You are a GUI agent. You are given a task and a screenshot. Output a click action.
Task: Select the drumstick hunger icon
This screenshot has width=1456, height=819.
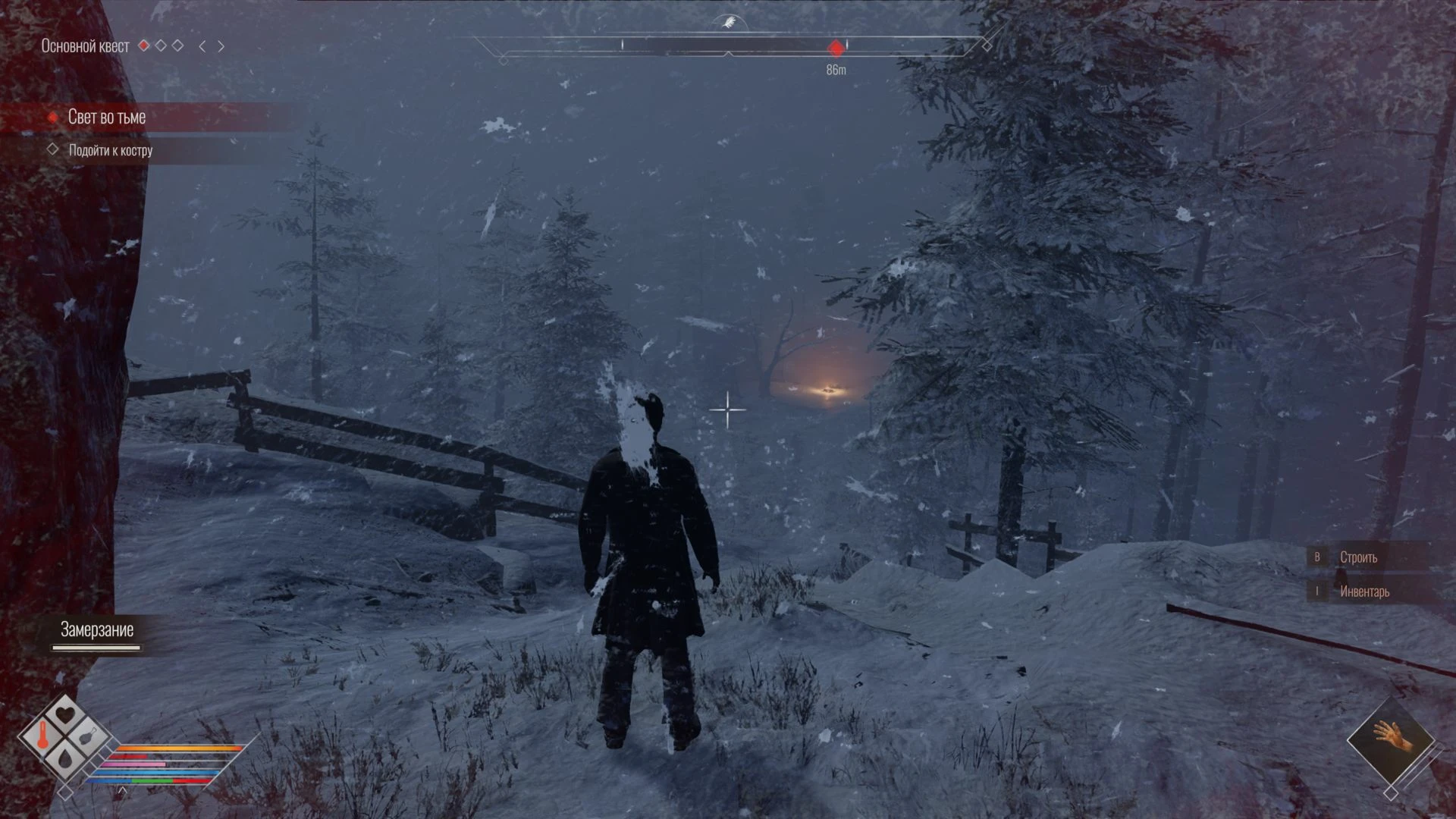(89, 735)
